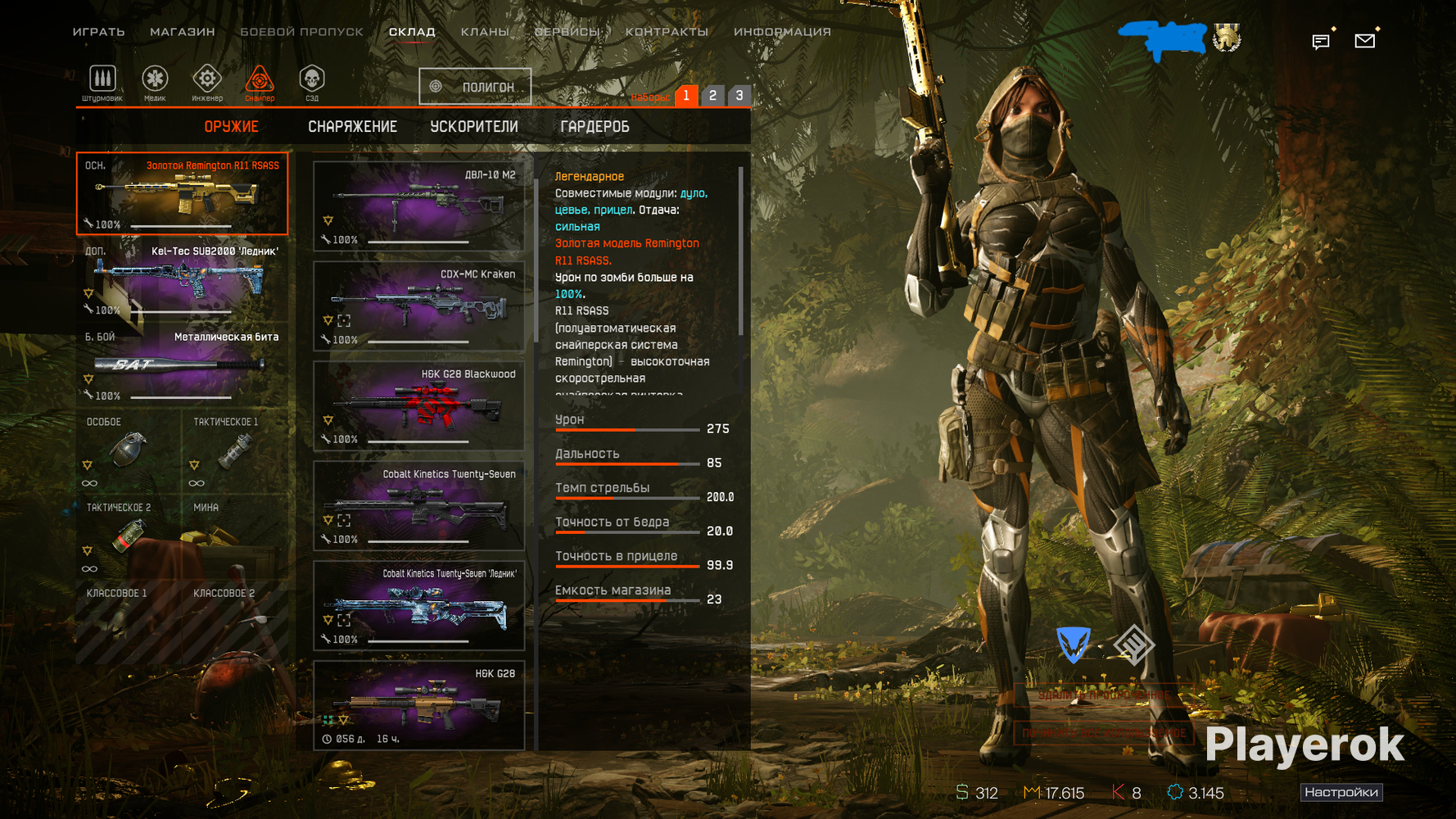
Task: Open the Настройки settings button
Action: [1341, 792]
